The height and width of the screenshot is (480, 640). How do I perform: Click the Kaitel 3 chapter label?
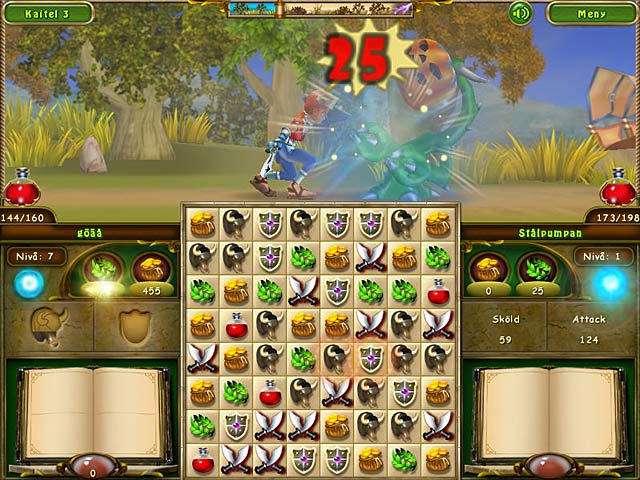tap(46, 13)
